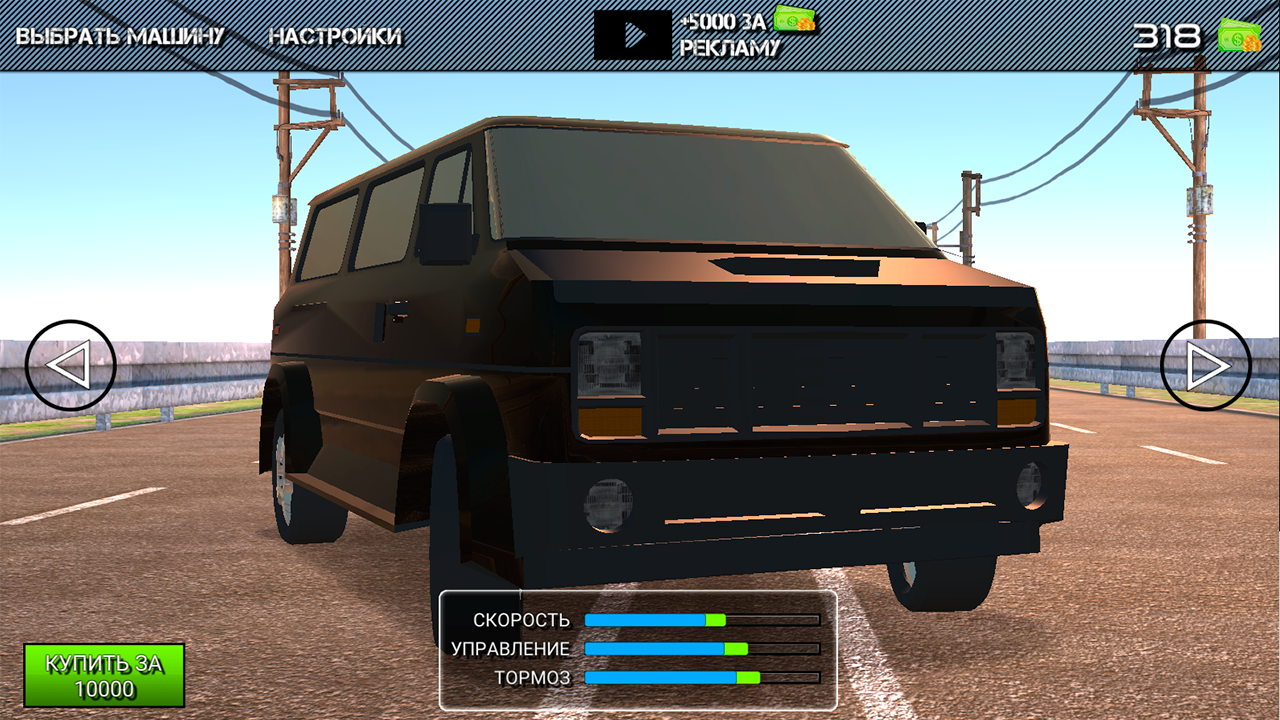Screen dimensions: 1280x720
Task: Click the СКОРОСТЬ stat bar
Action: coord(700,620)
